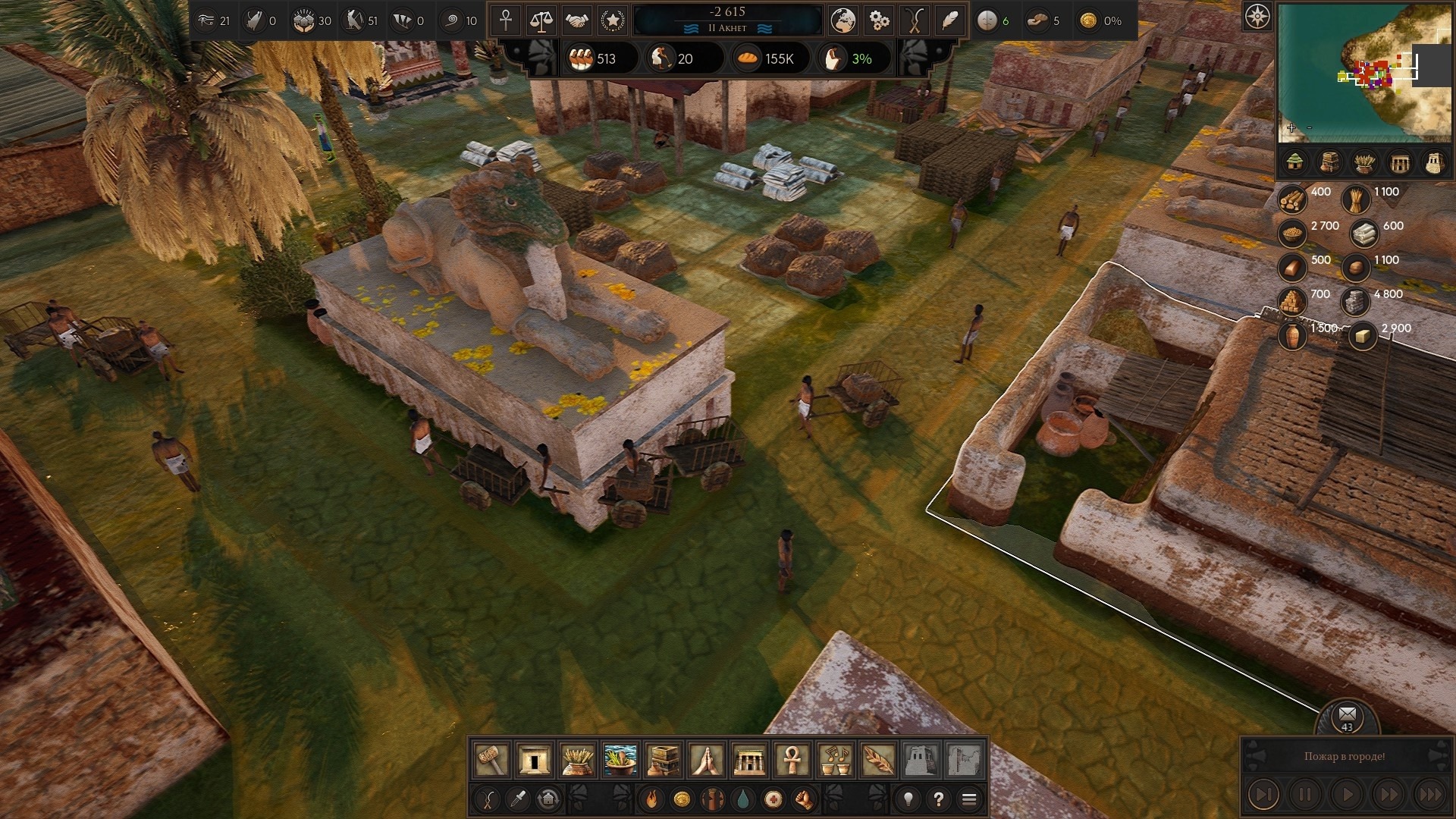Choose the wheat basket farming category
The height and width of the screenshot is (819, 1456).
pos(577,759)
